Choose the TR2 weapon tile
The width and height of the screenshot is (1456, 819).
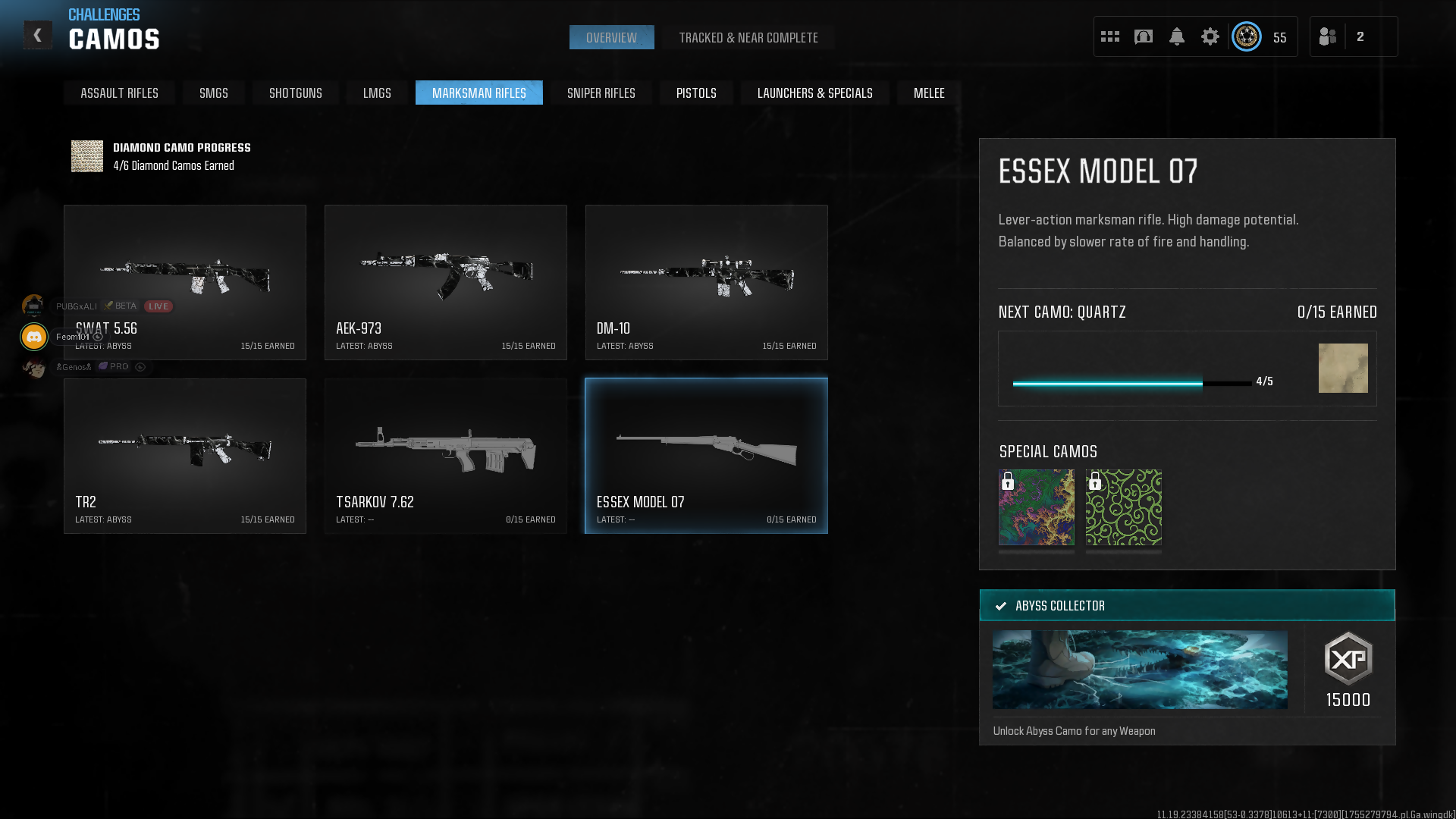click(185, 456)
